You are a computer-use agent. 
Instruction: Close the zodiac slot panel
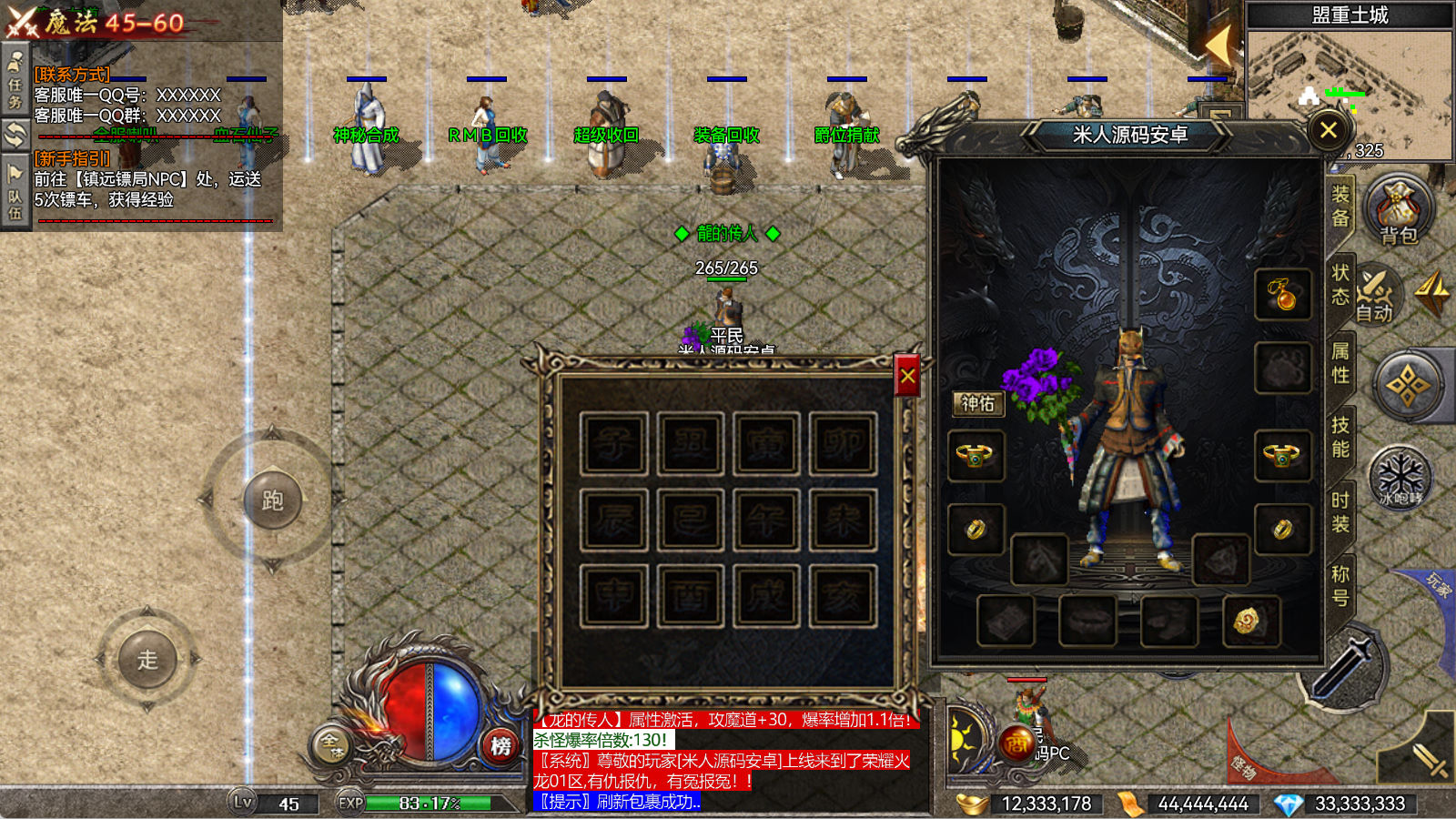[x=907, y=376]
